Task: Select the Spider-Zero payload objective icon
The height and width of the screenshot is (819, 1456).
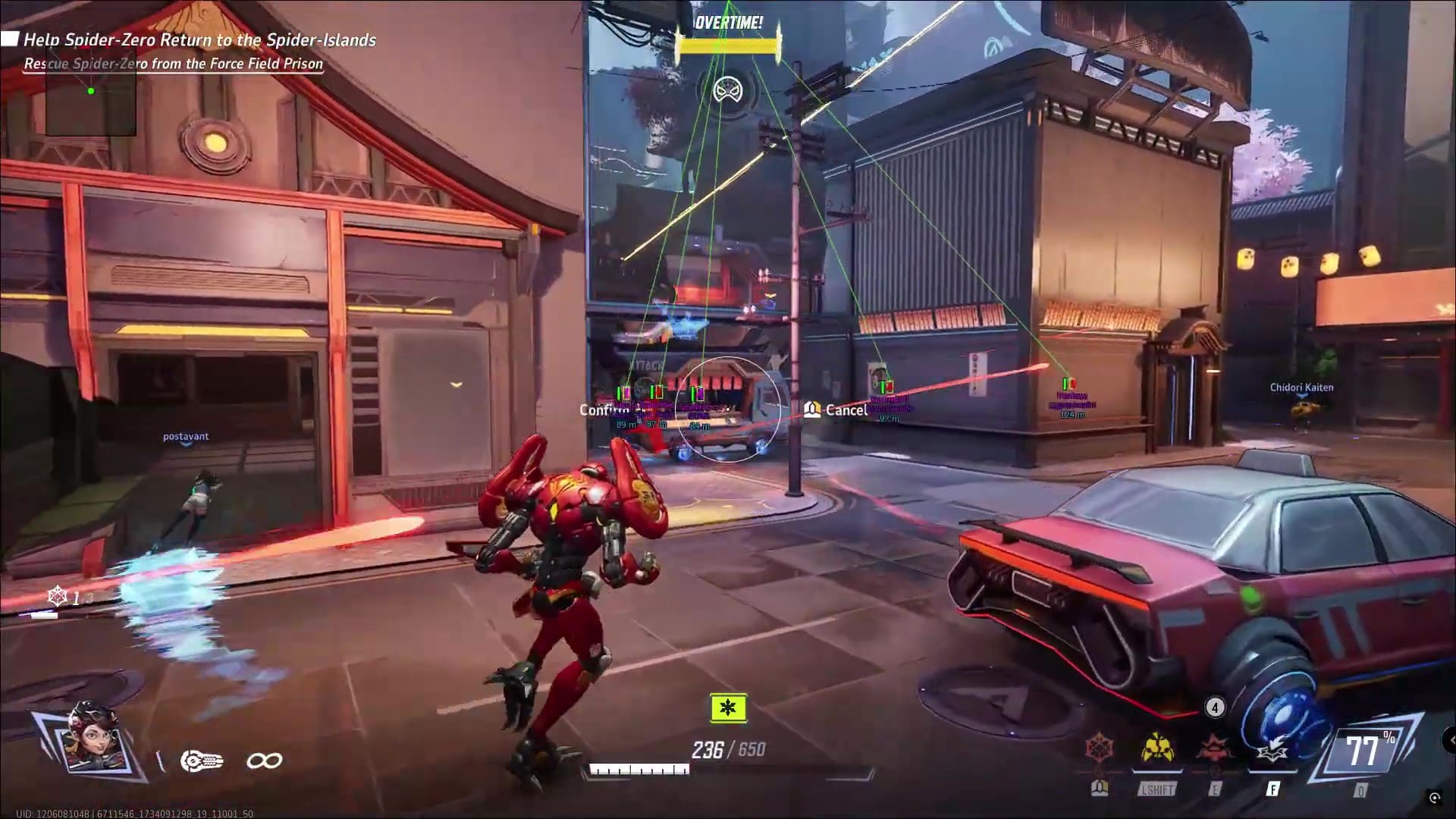Action: point(727,90)
